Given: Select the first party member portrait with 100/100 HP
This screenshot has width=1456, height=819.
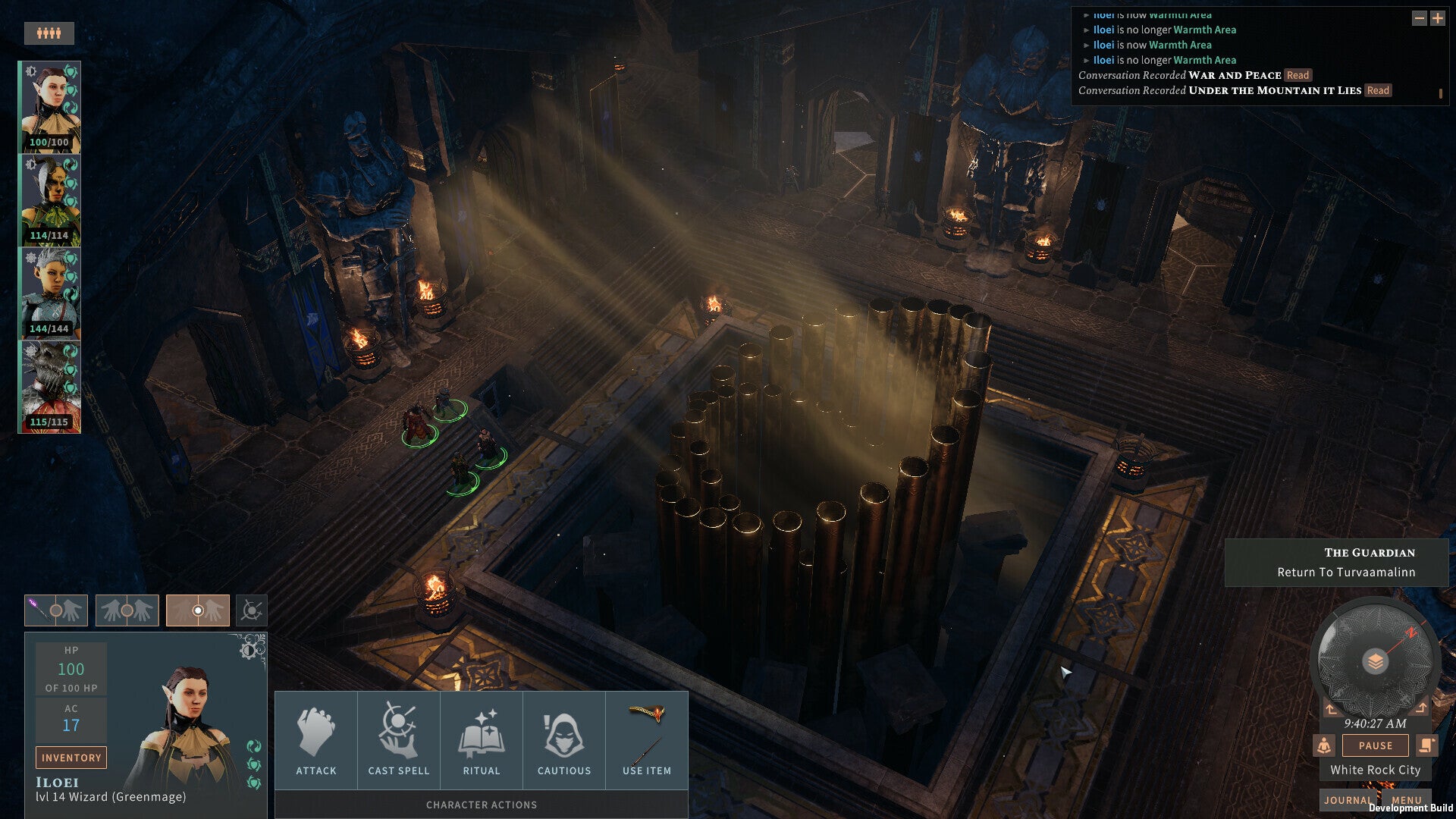Looking at the screenshot, I should [50, 107].
